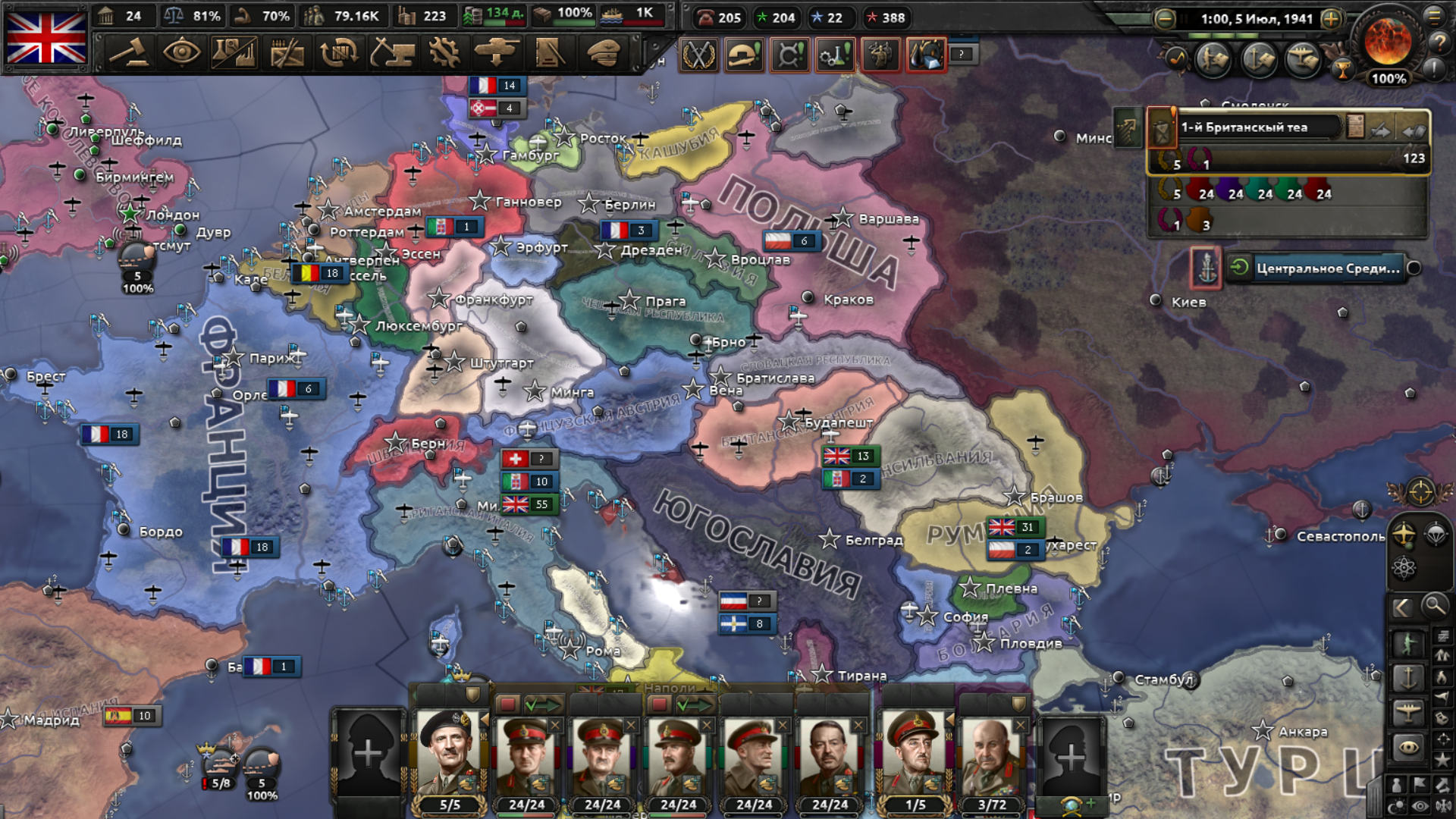Open the Intelligence eye menu
Screen dimensions: 1456x819
pos(181,52)
